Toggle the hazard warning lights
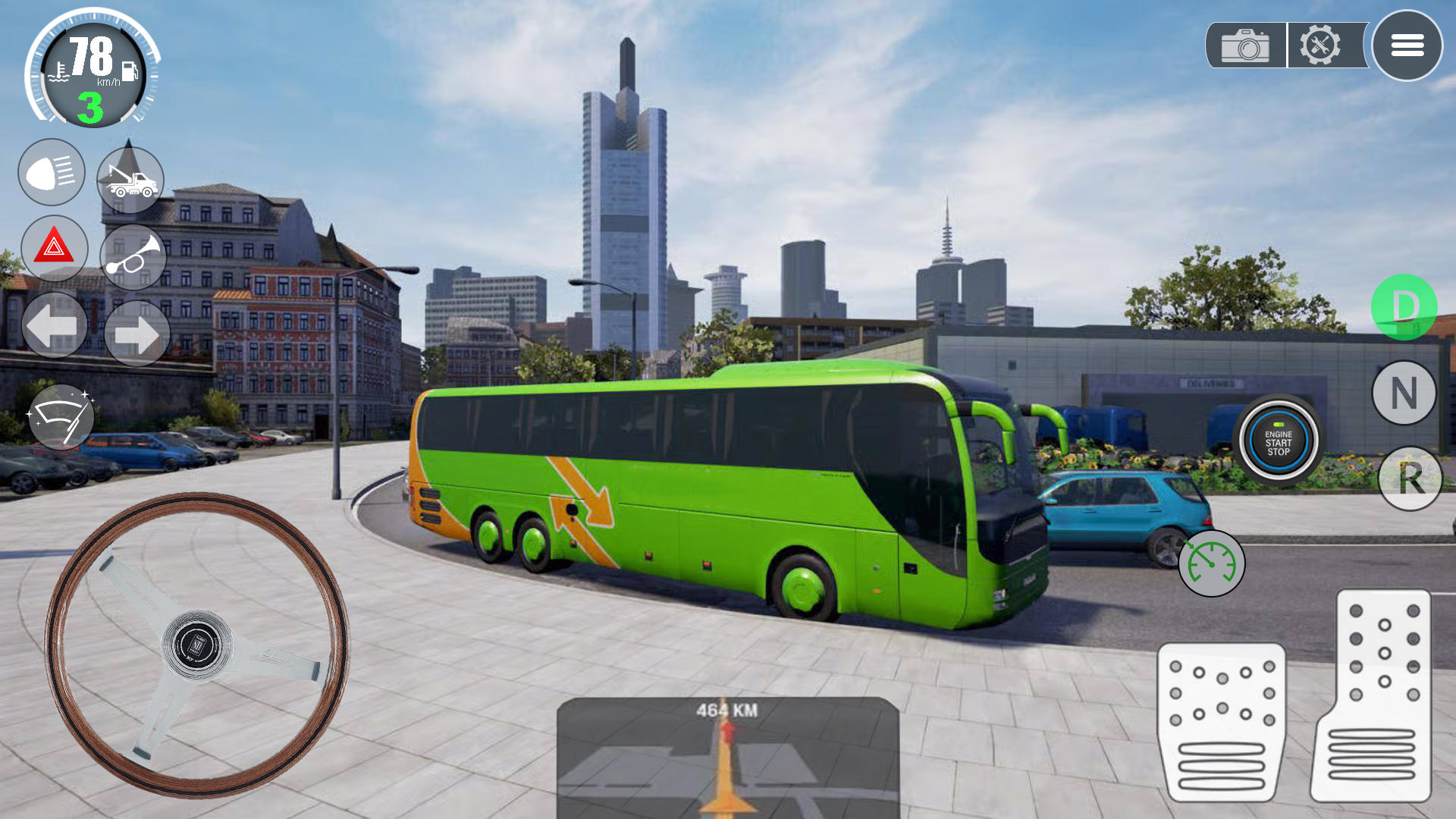Image resolution: width=1456 pixels, height=819 pixels. tap(51, 249)
